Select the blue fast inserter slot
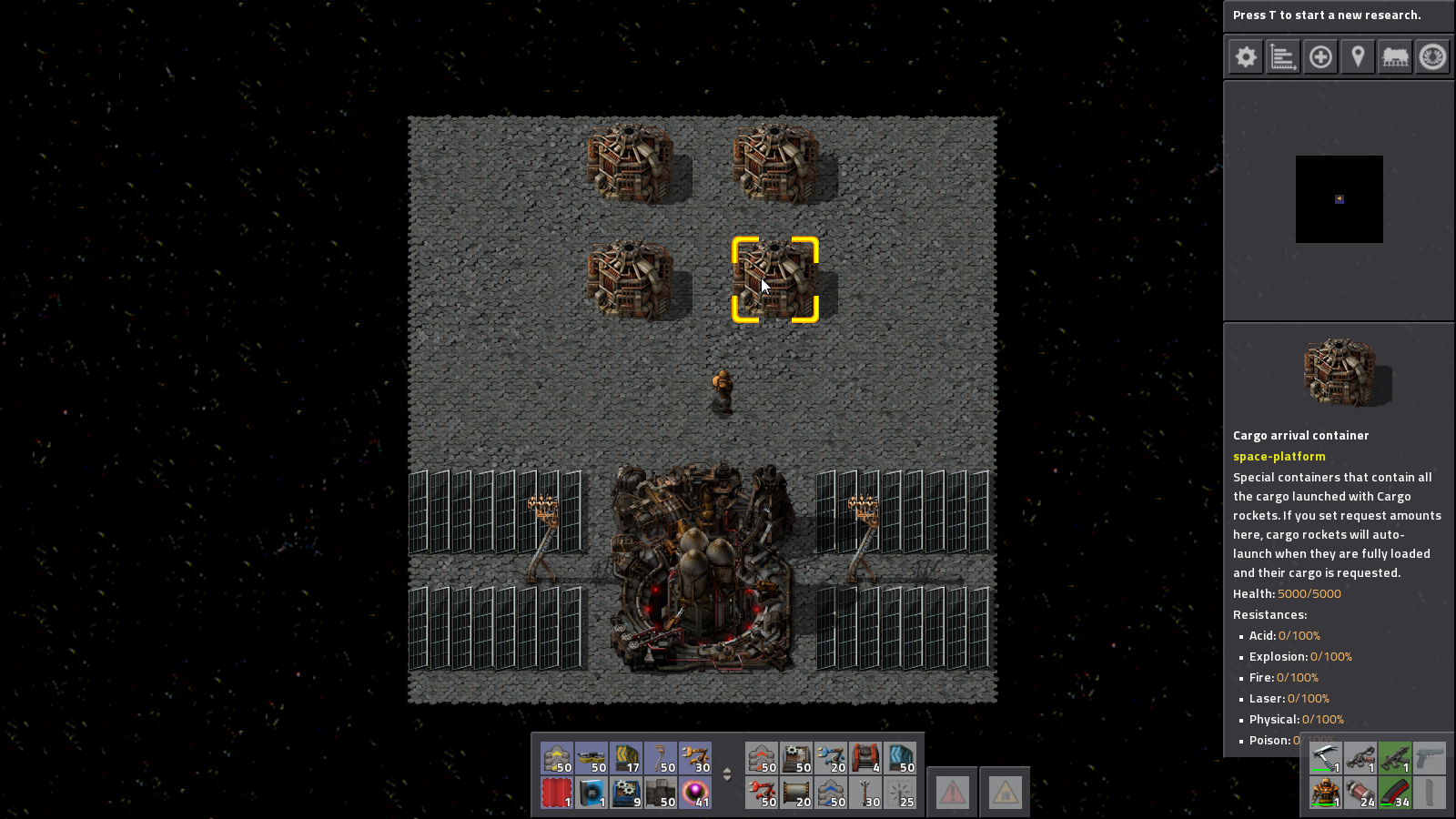Screen dimensions: 1456x819 click(831, 758)
